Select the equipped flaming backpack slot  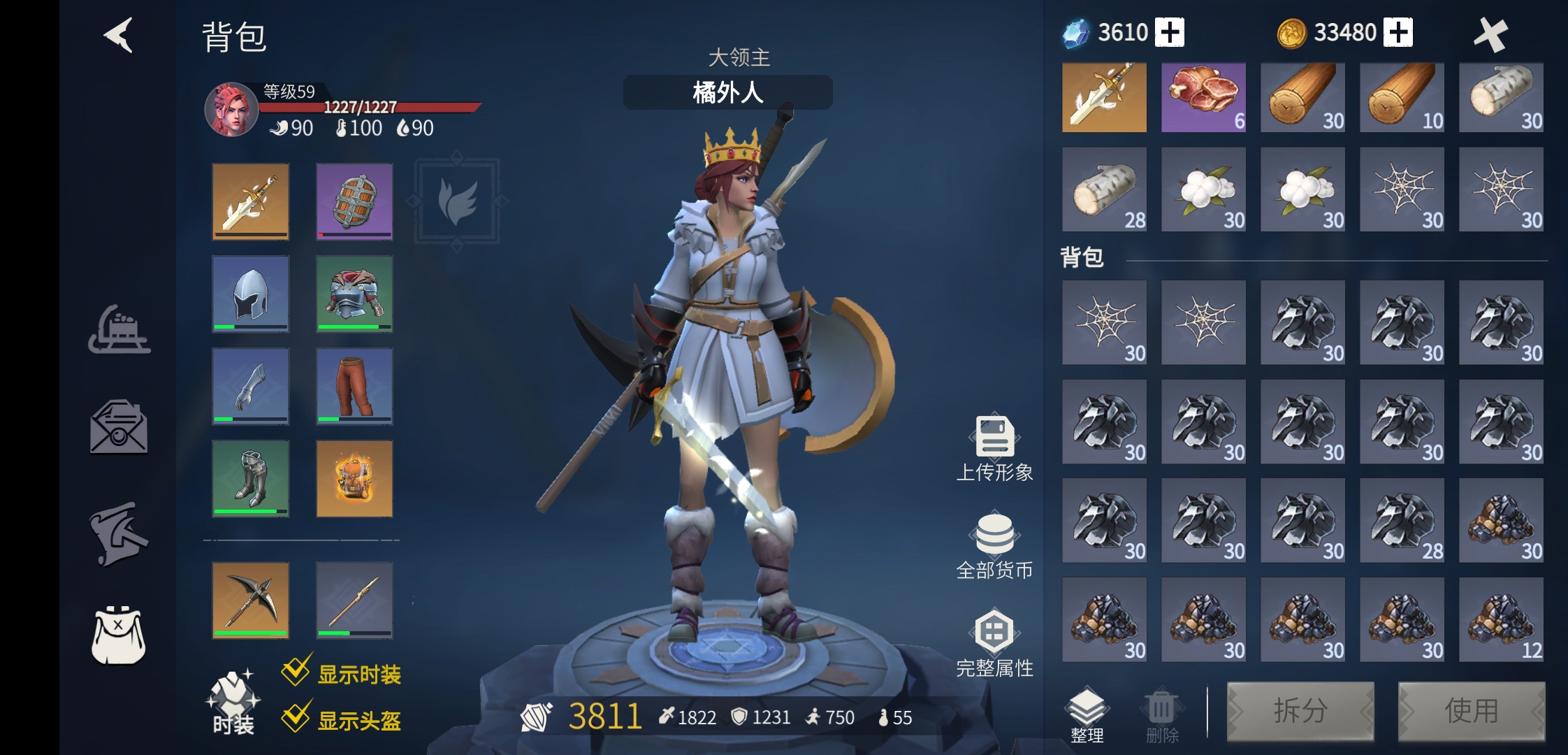pos(354,478)
